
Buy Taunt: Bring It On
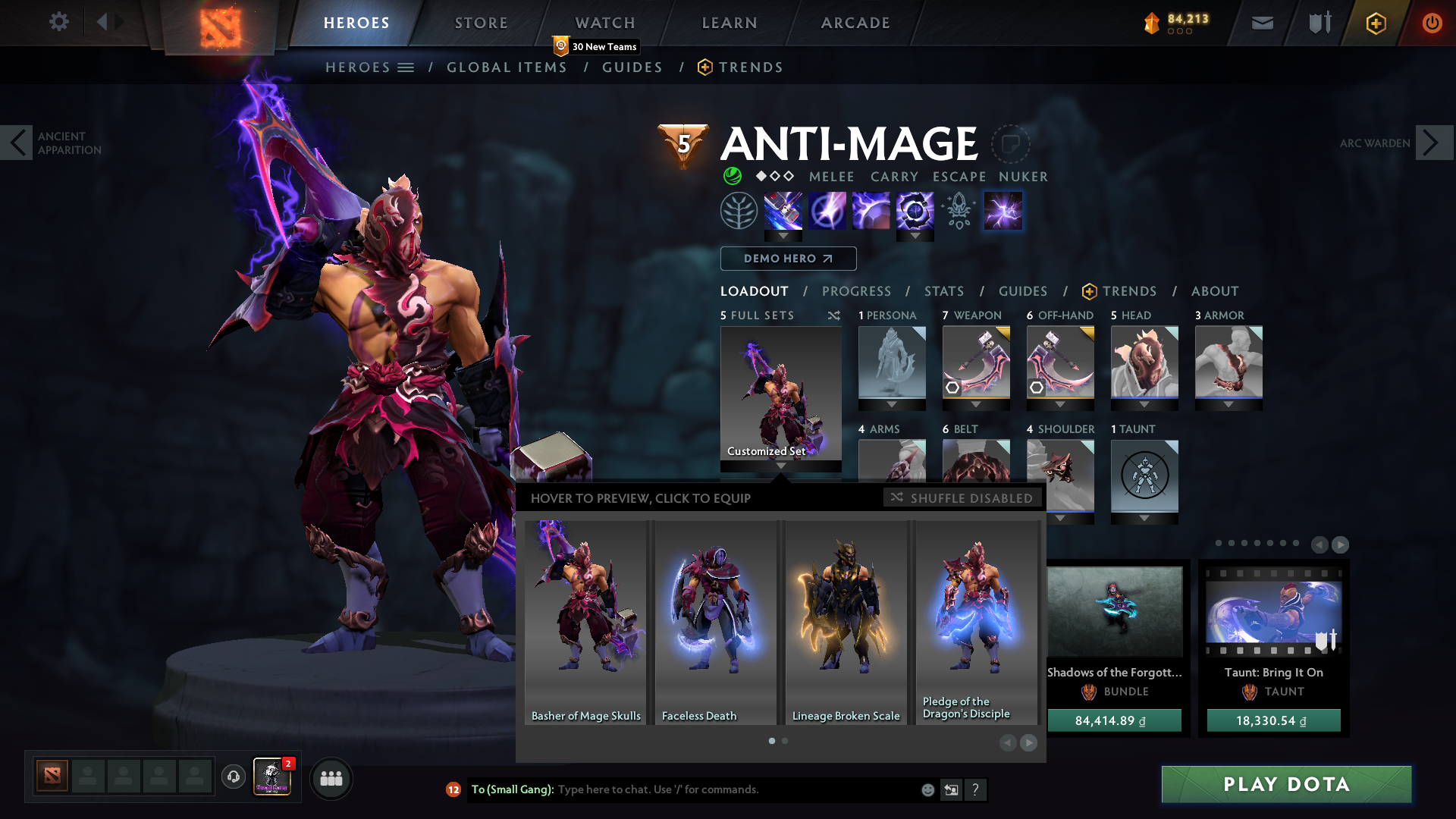(1273, 720)
